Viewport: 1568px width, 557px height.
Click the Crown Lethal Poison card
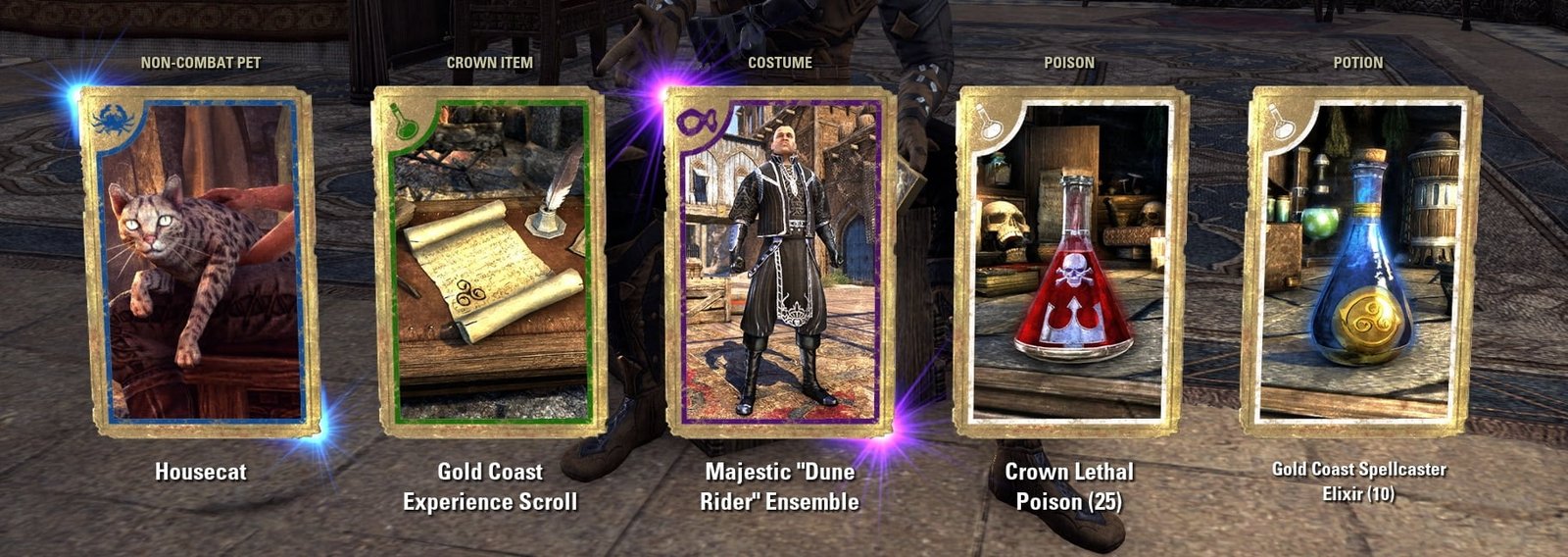click(x=1070, y=261)
